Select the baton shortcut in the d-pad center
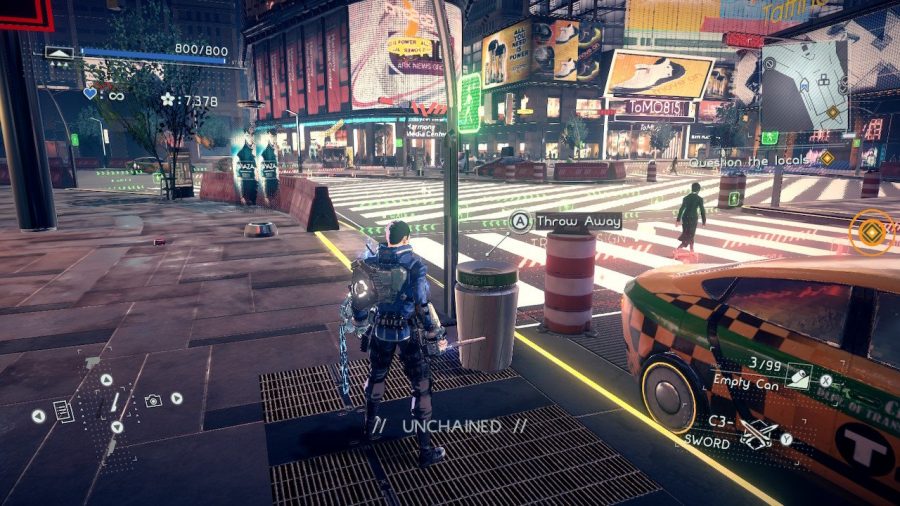Image resolution: width=900 pixels, height=506 pixels. (x=113, y=403)
